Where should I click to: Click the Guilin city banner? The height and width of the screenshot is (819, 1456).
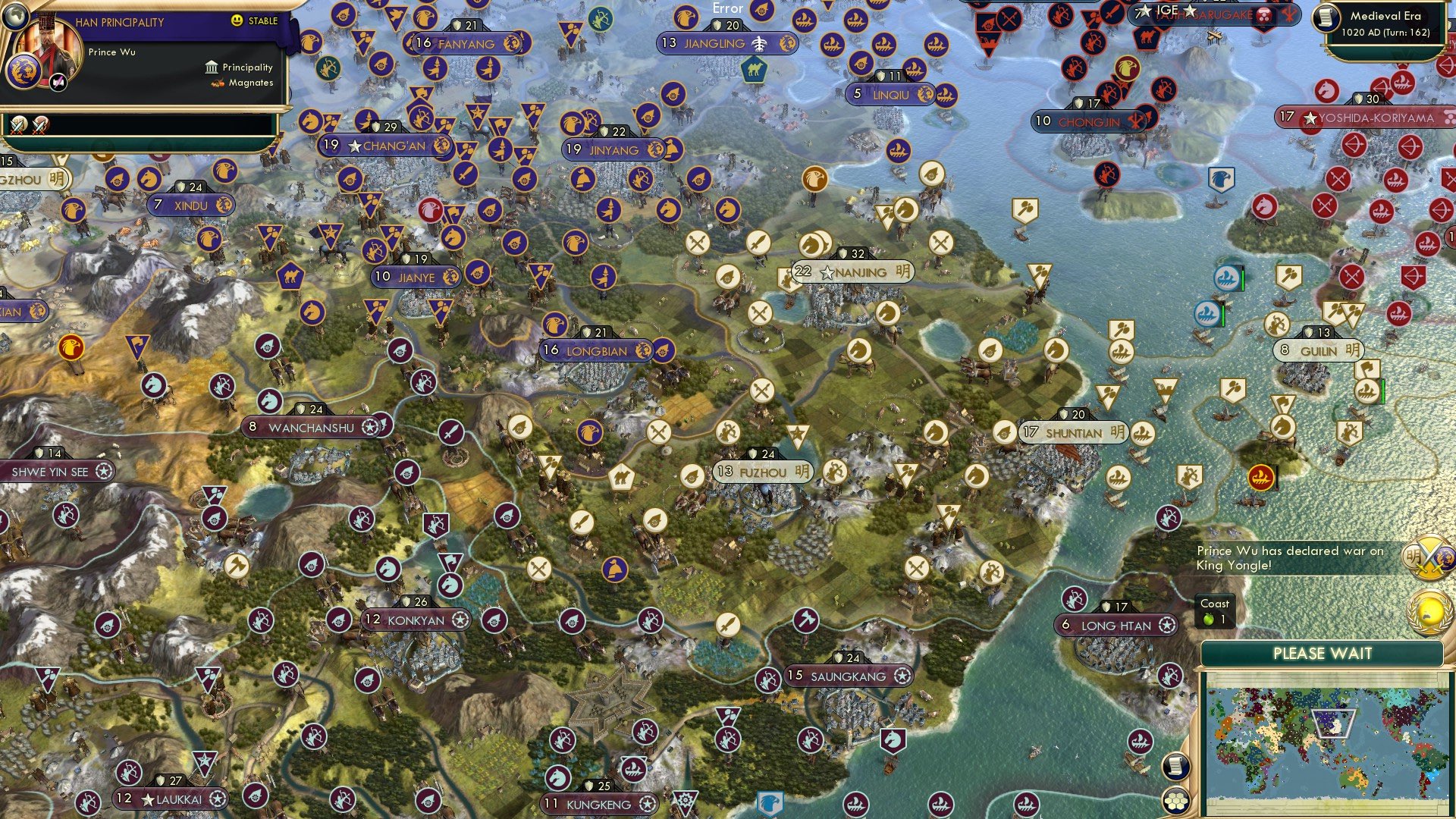click(x=1318, y=350)
